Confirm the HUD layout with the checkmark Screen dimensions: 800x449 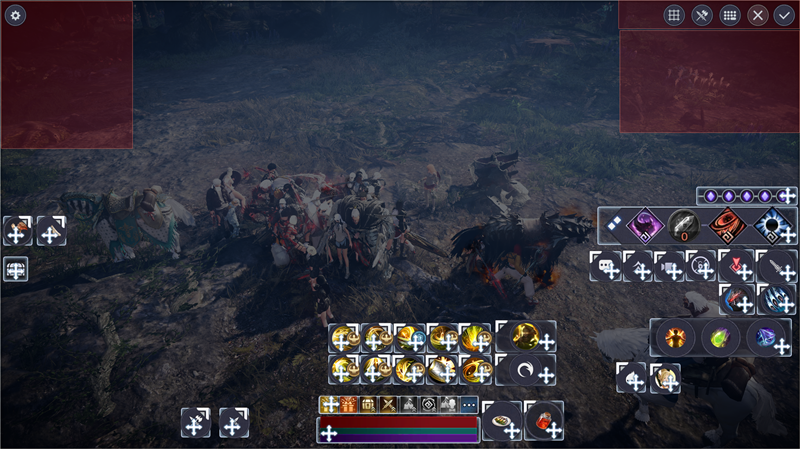[784, 15]
